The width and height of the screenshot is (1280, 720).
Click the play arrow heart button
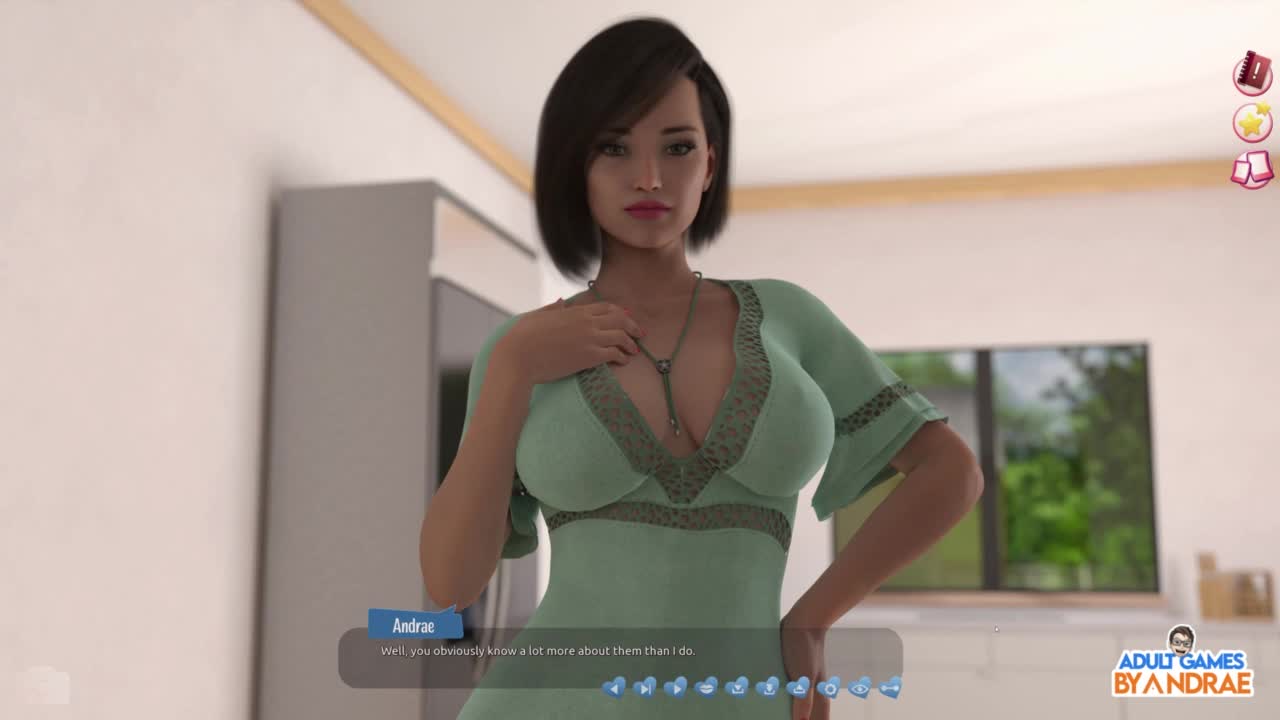[x=676, y=687]
